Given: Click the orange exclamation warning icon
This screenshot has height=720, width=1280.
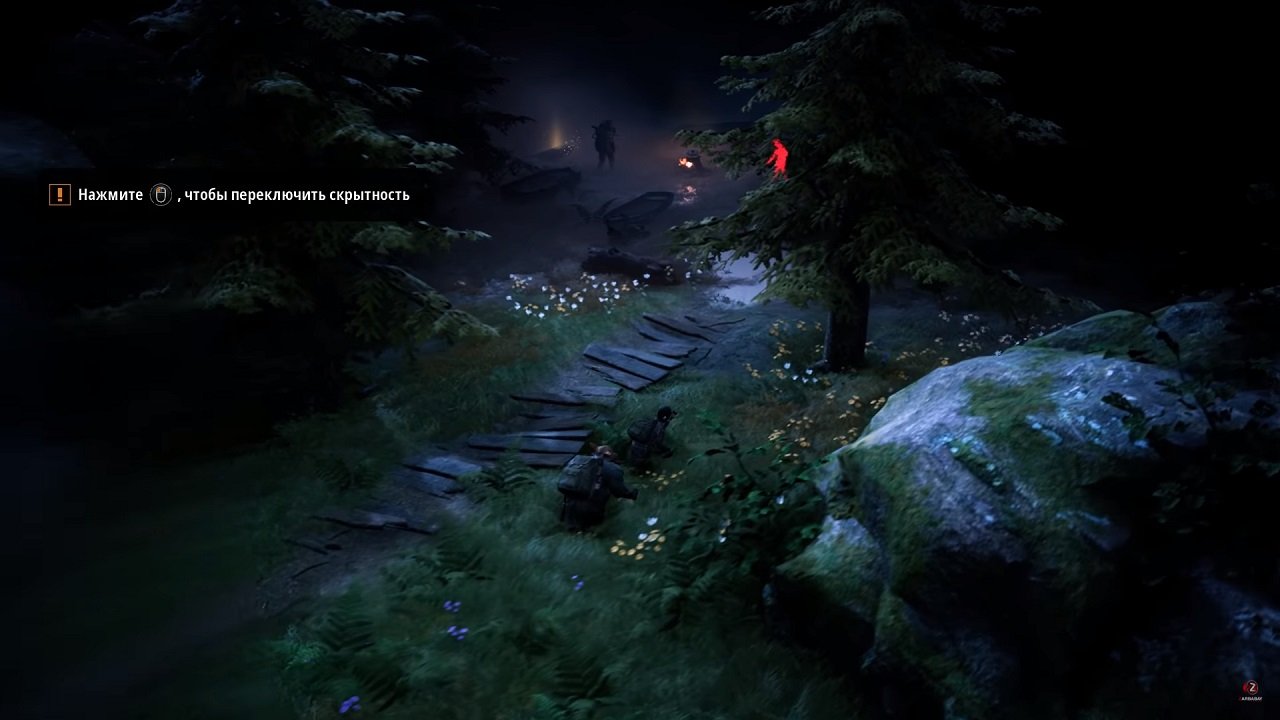Looking at the screenshot, I should tap(59, 194).
